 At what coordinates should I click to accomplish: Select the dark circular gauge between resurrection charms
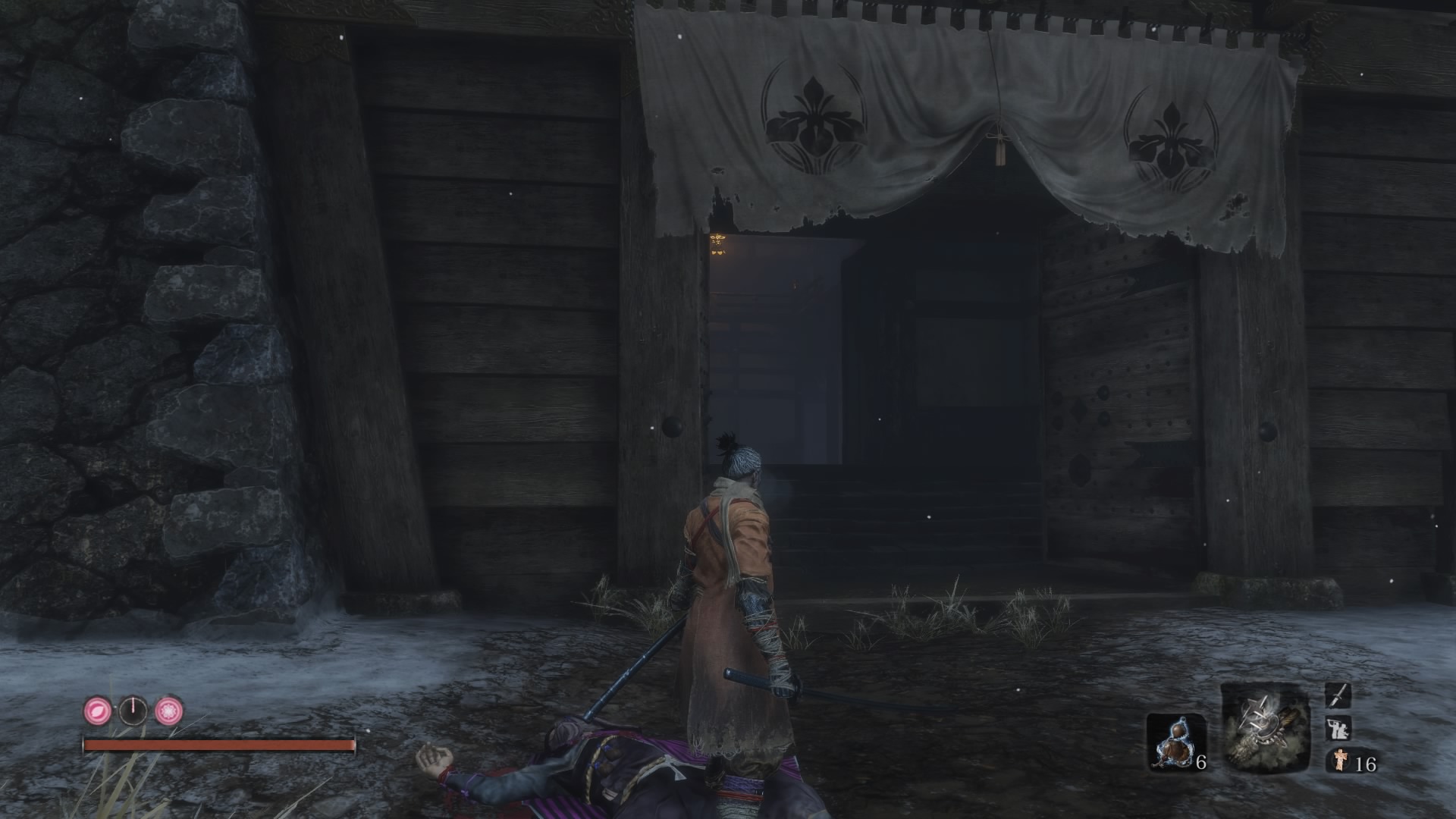[x=133, y=711]
